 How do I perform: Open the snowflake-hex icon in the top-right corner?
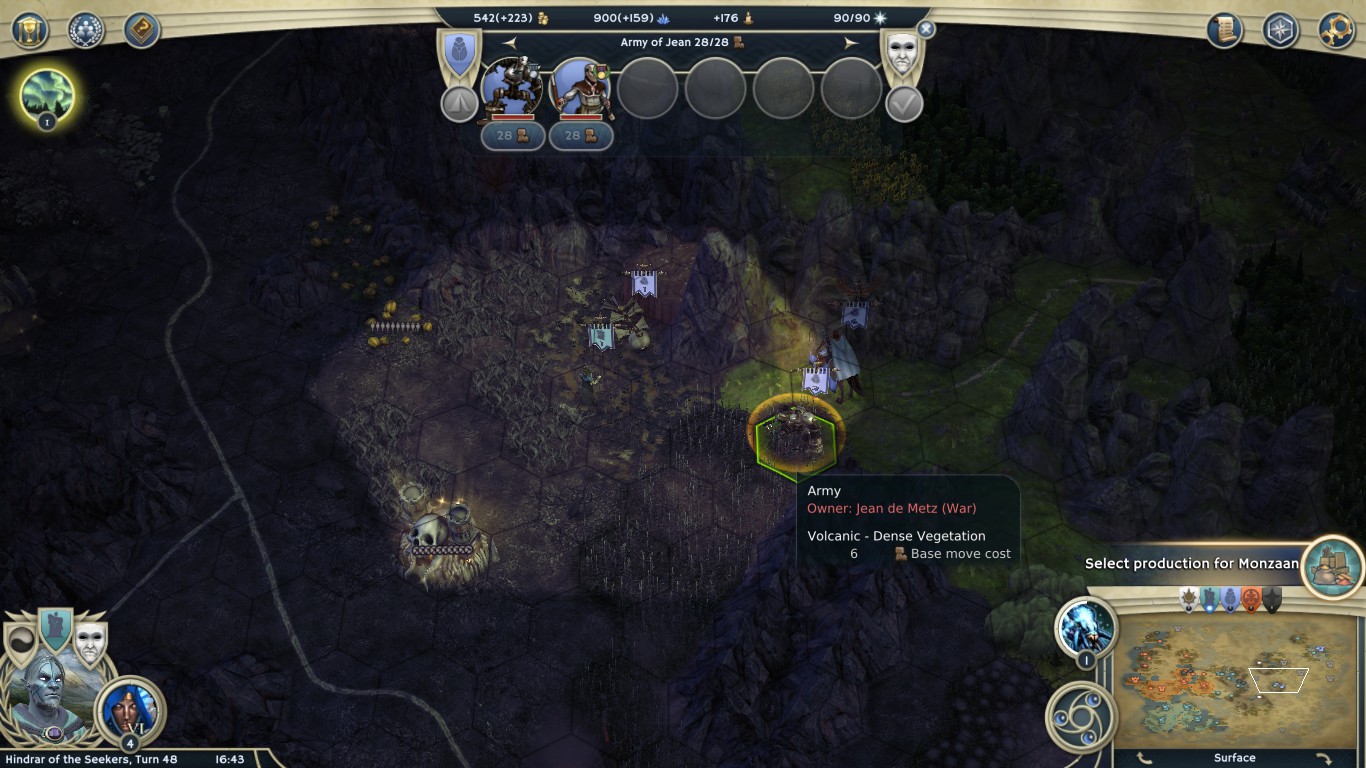[1280, 30]
